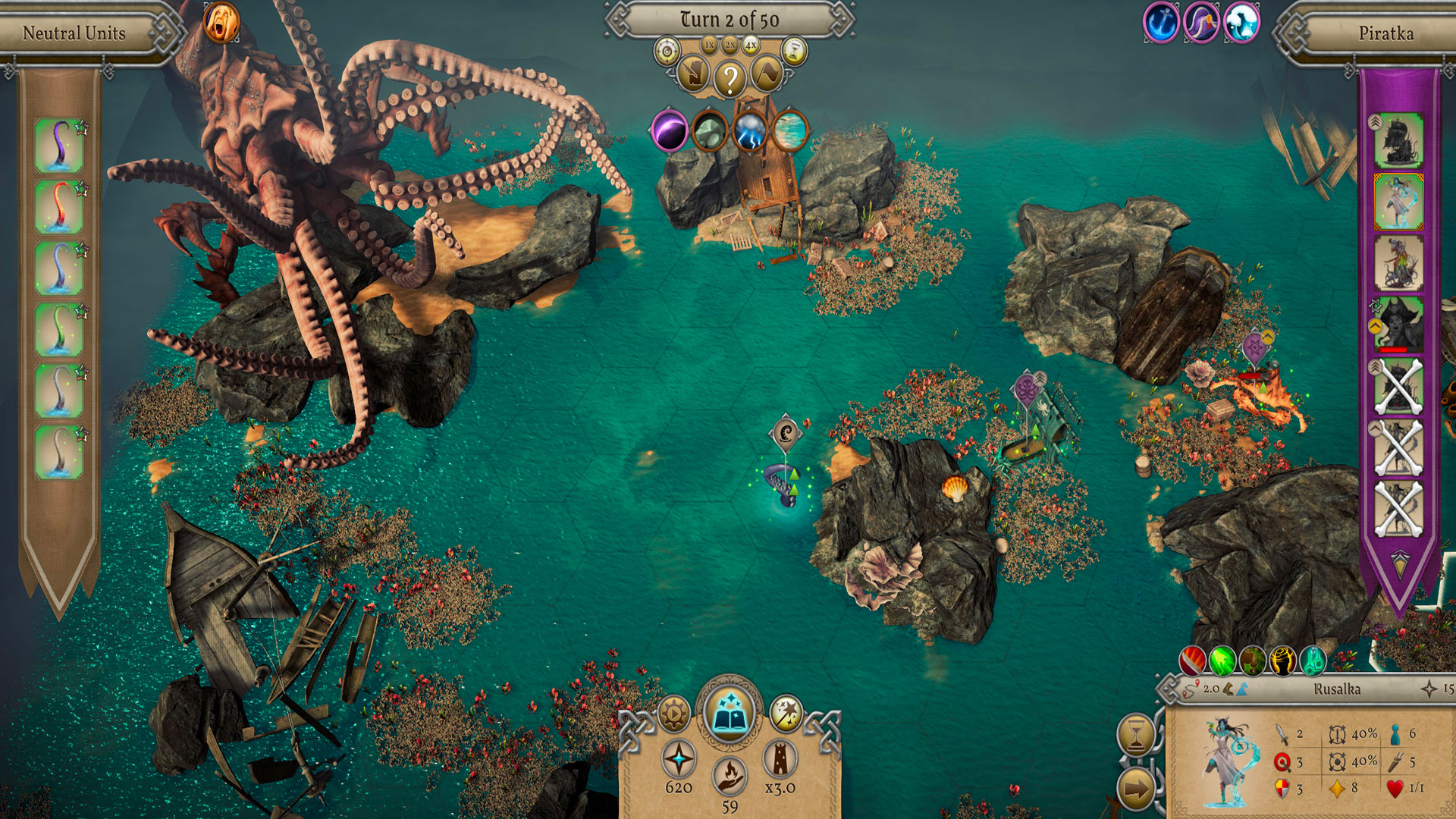Toggle the gear auto-play button
The width and height of the screenshot is (1456, 819).
(x=673, y=713)
